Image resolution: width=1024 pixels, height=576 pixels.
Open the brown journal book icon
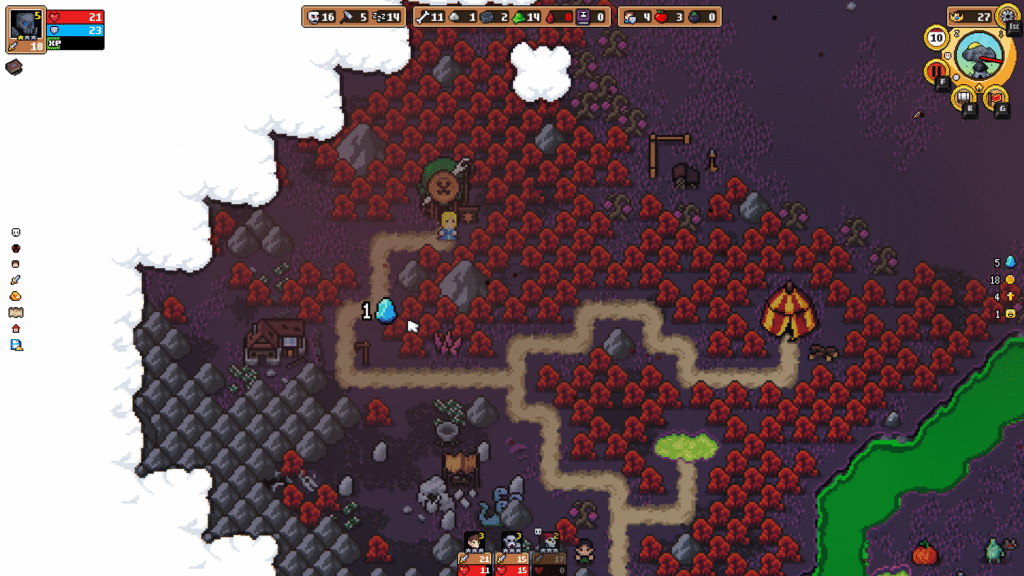14,67
